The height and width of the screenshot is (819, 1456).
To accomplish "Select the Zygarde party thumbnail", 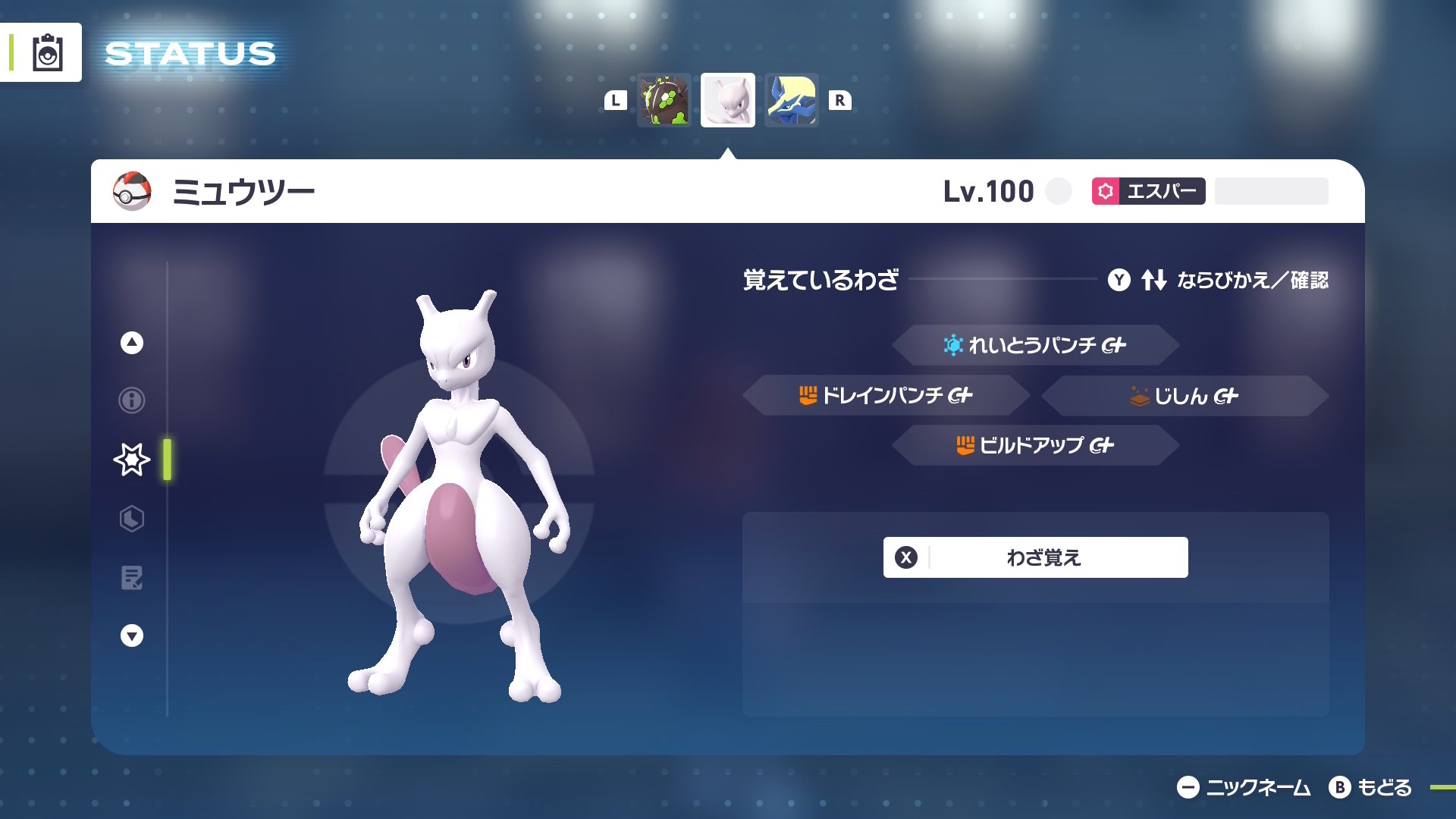I will 663,100.
